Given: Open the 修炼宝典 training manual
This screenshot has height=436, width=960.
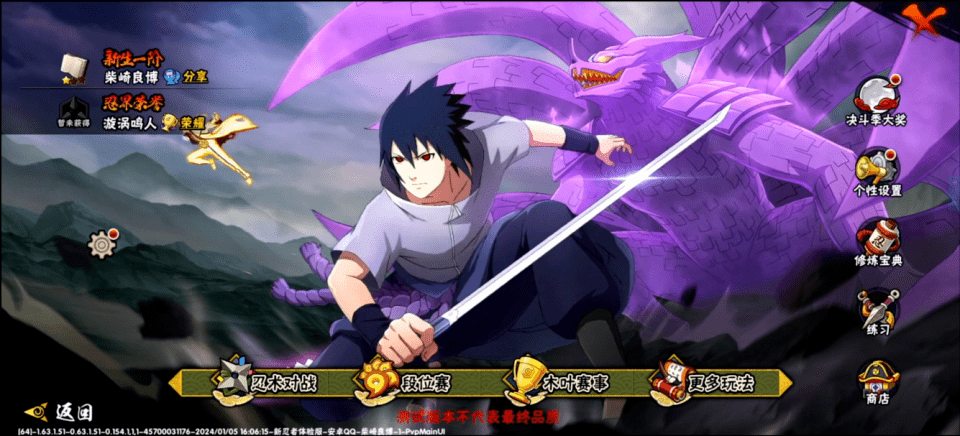Looking at the screenshot, I should [877, 244].
